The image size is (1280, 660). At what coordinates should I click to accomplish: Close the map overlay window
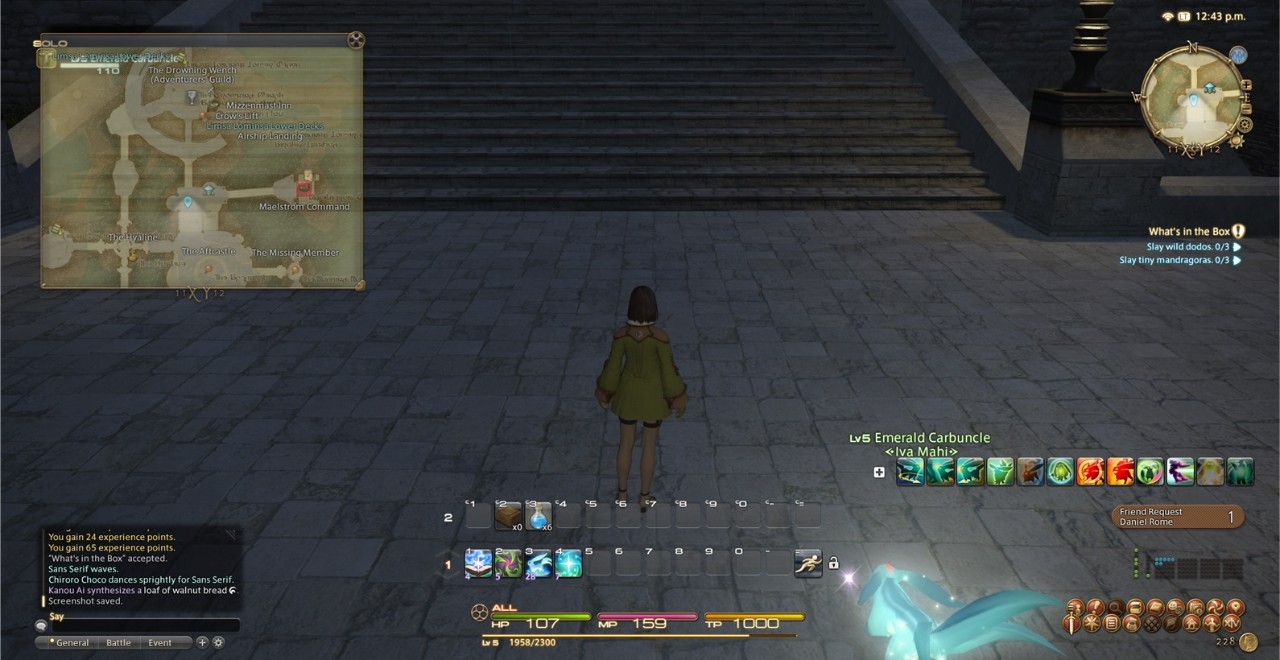tap(355, 41)
